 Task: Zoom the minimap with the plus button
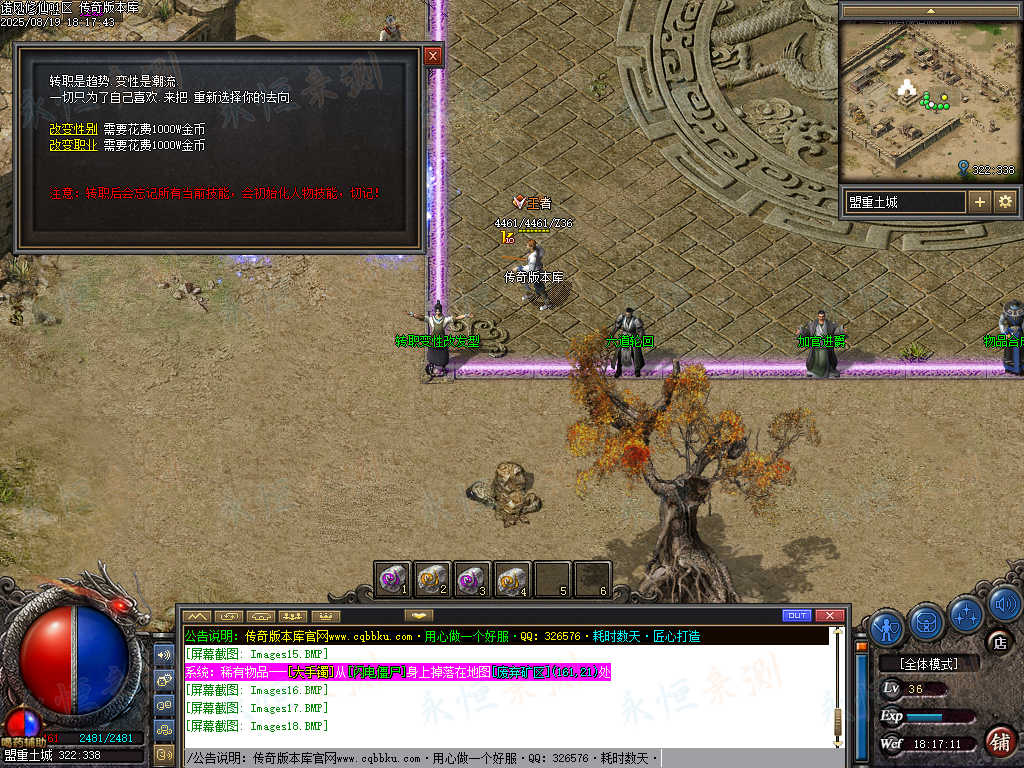click(980, 201)
